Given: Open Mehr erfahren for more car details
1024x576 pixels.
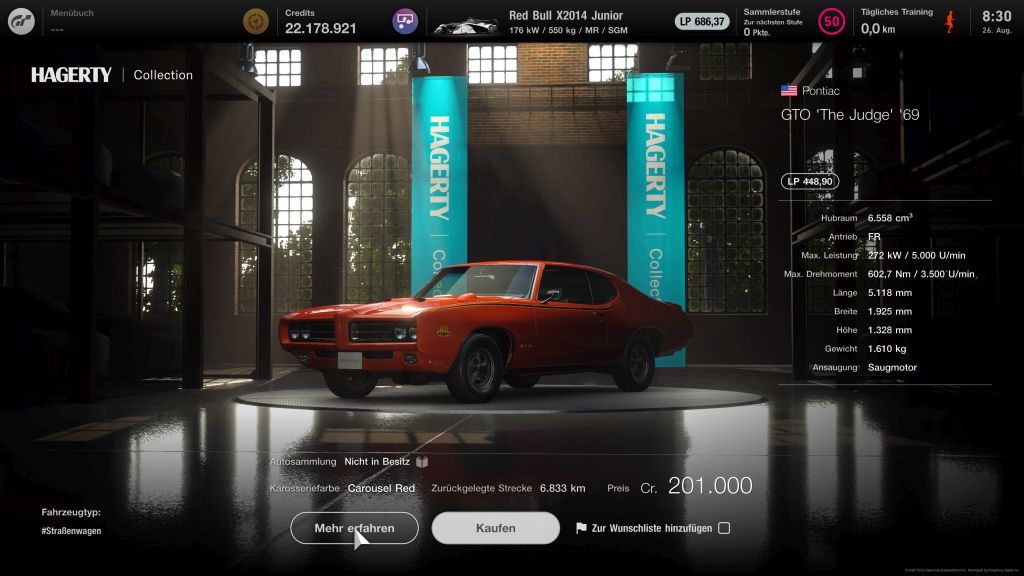Looking at the screenshot, I should click(x=354, y=528).
